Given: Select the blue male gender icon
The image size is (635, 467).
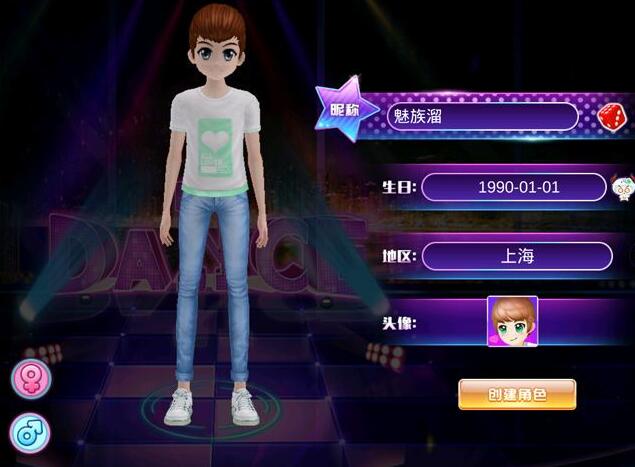Looking at the screenshot, I should [30, 432].
